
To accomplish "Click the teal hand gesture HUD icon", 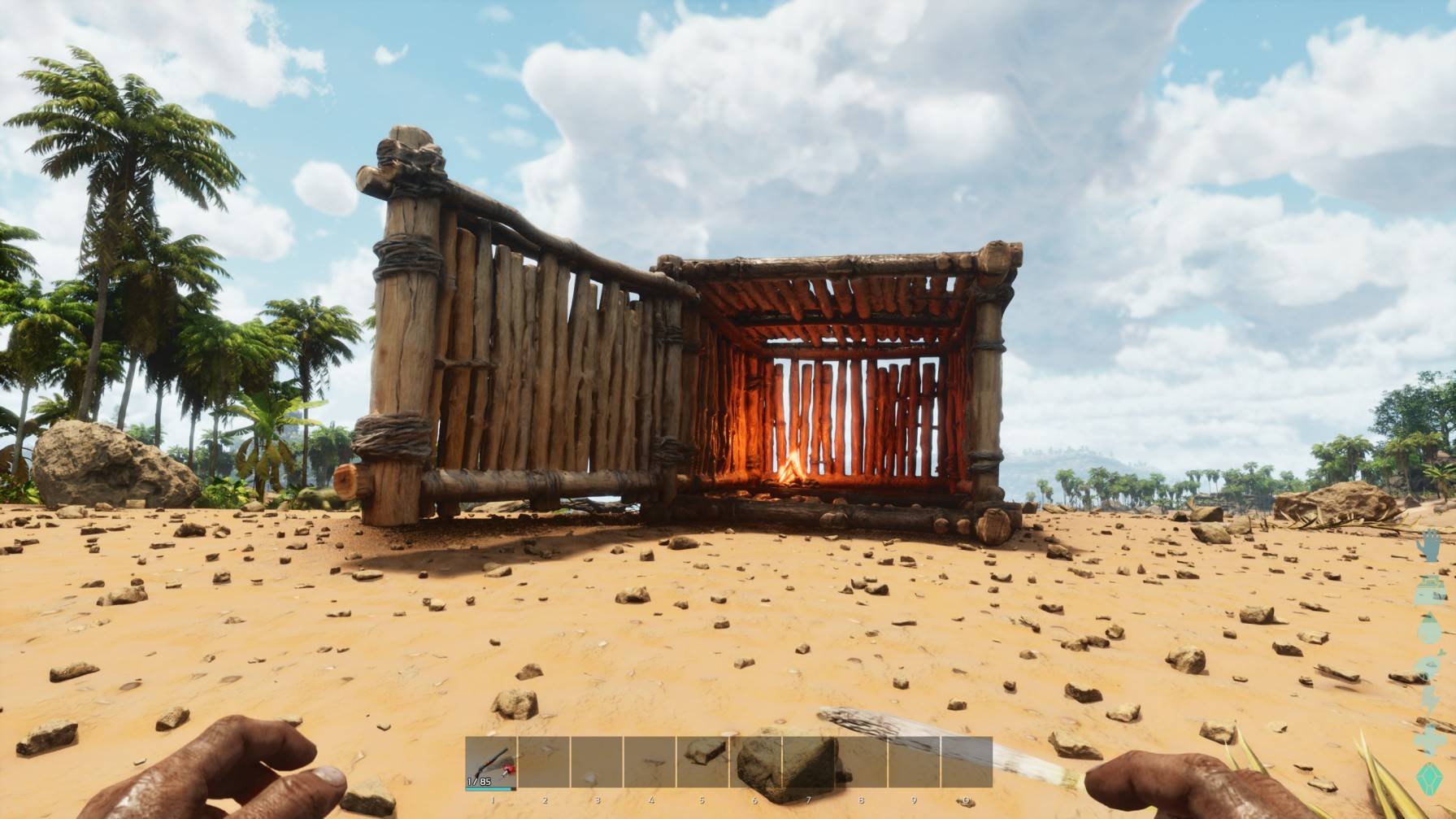I will (1429, 544).
